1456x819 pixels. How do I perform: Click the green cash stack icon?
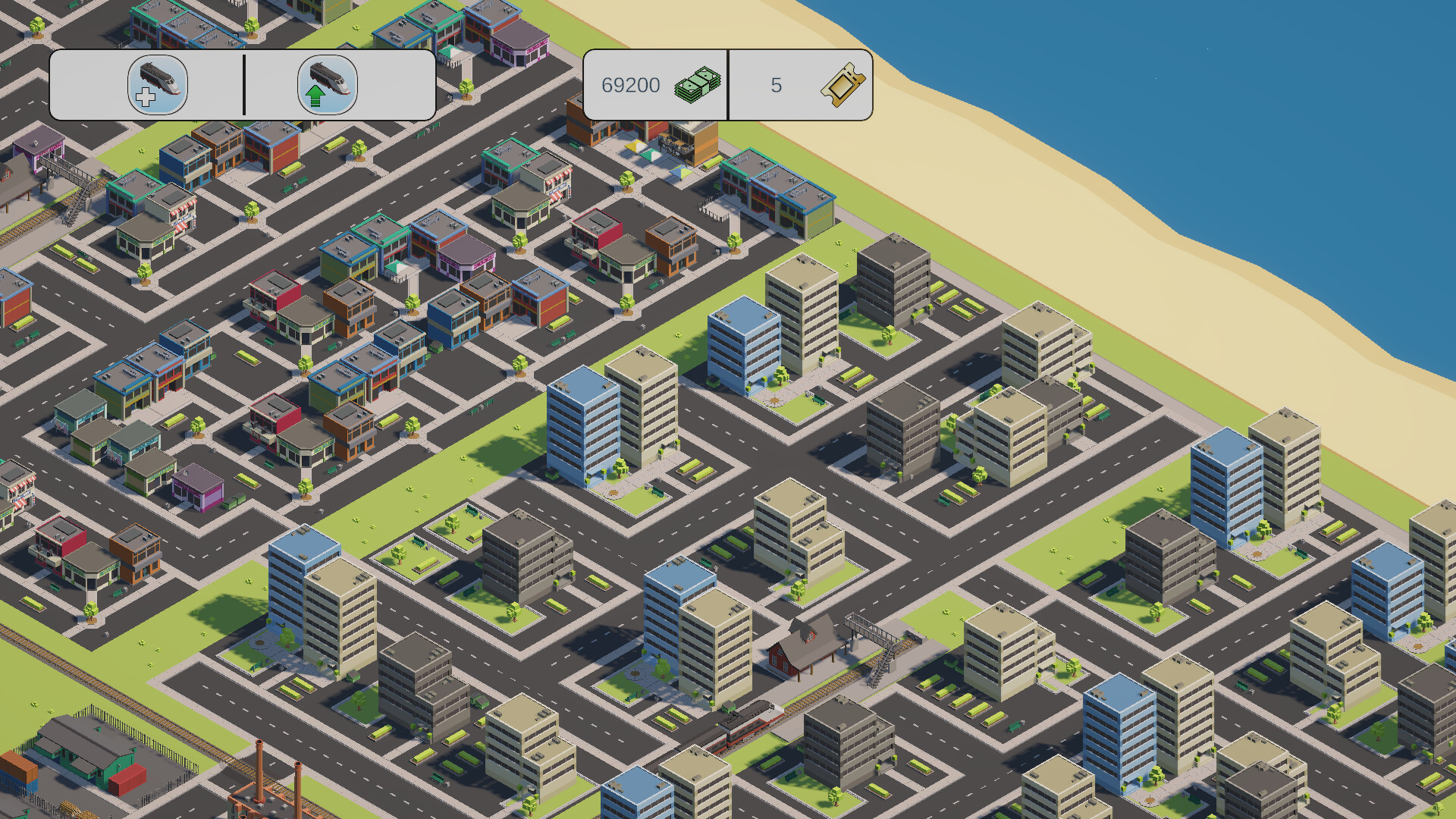pyautogui.click(x=699, y=85)
